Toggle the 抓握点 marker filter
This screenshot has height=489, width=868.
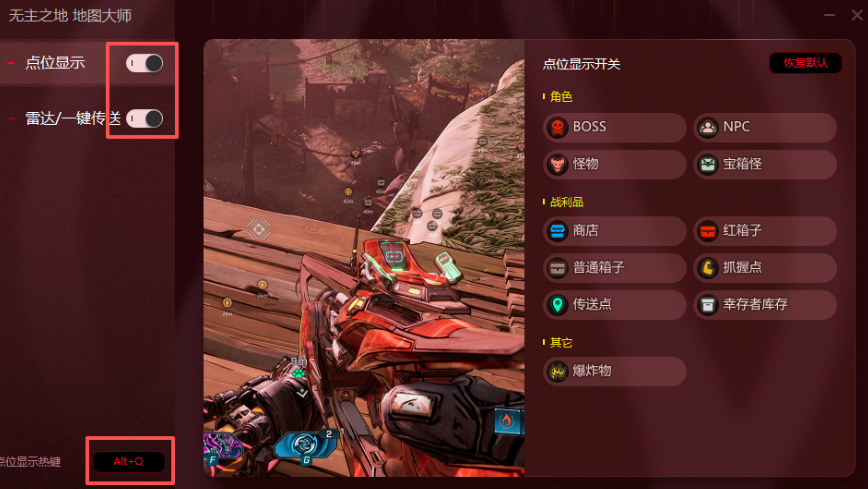(x=765, y=268)
